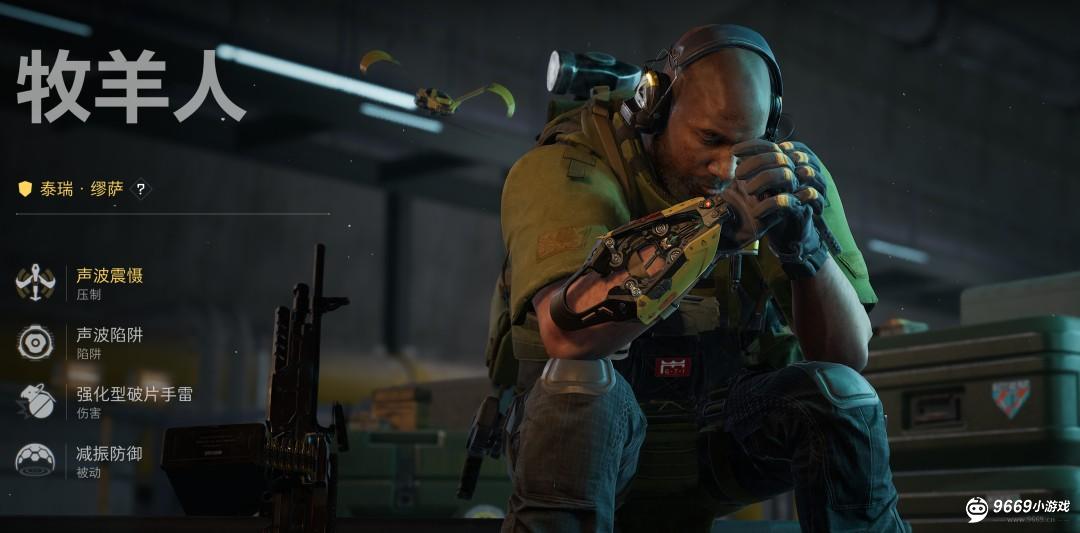The width and height of the screenshot is (1080, 533).
Task: Click the question mark beside 泰瑞·缪萨
Action: [141, 188]
